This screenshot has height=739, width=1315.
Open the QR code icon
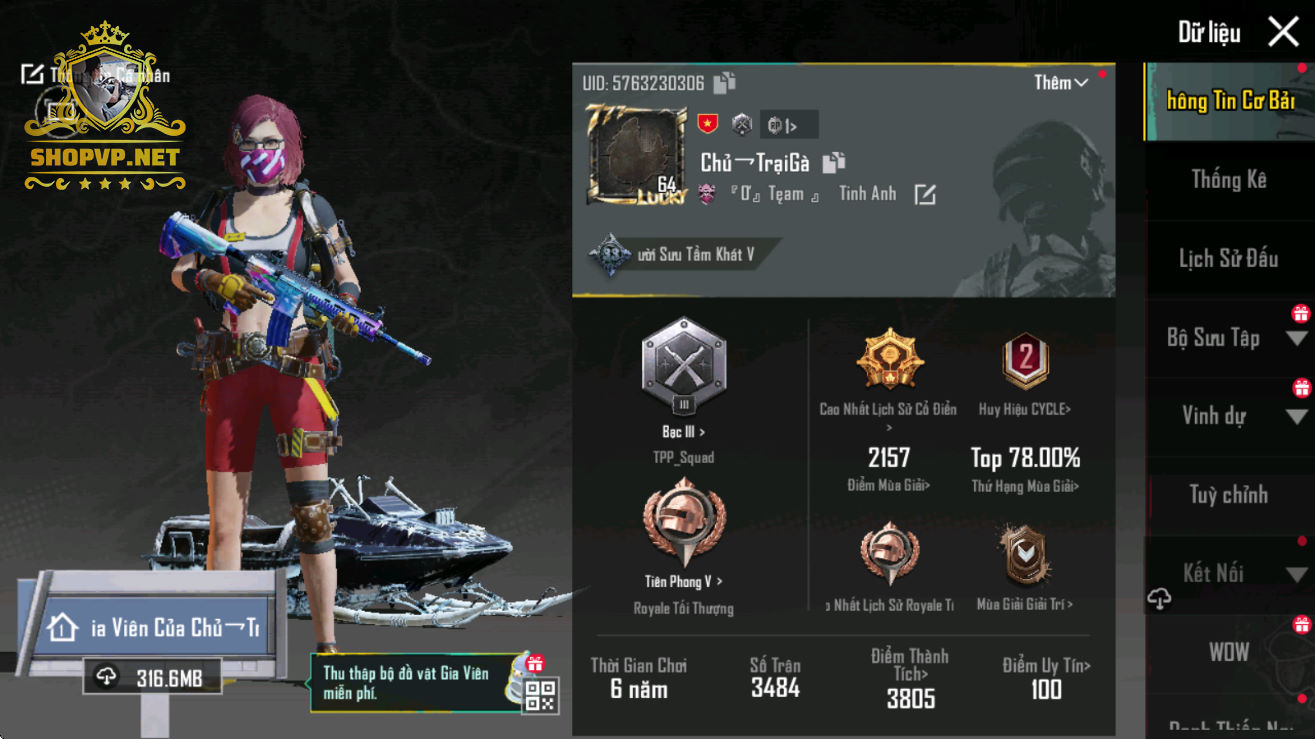click(540, 695)
